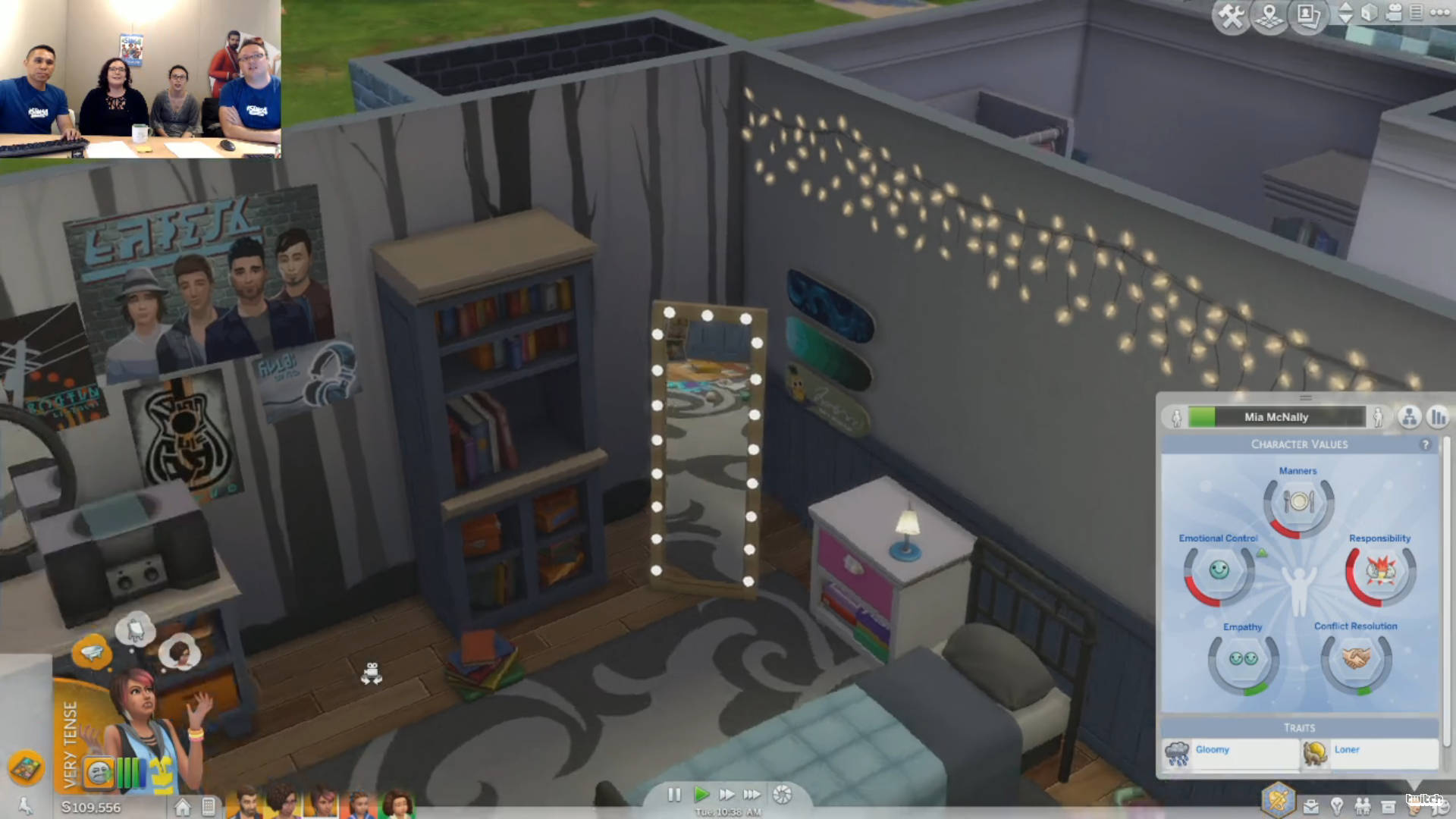Open the phone icon beside the funds
Image resolution: width=1456 pixels, height=819 pixels.
click(x=209, y=806)
